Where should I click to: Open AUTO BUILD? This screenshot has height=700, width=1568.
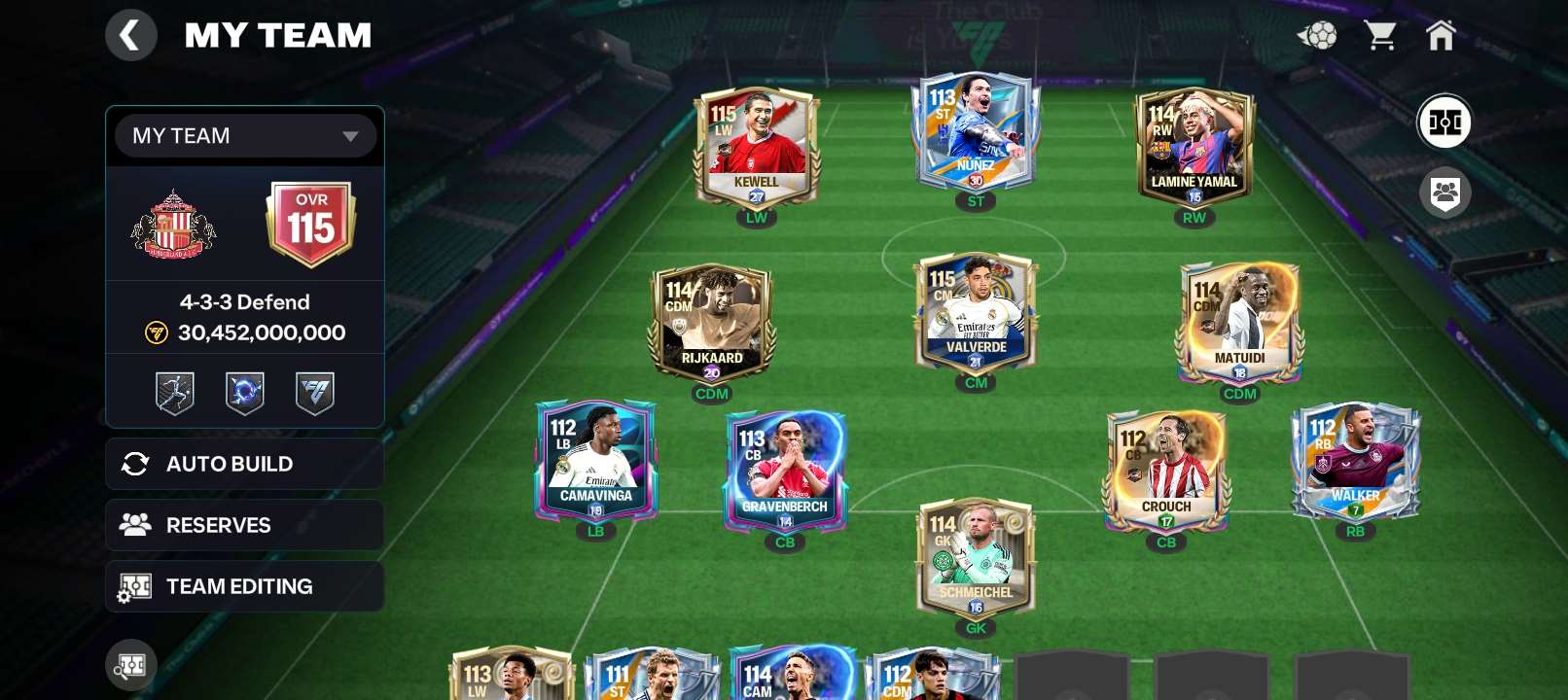pos(244,464)
